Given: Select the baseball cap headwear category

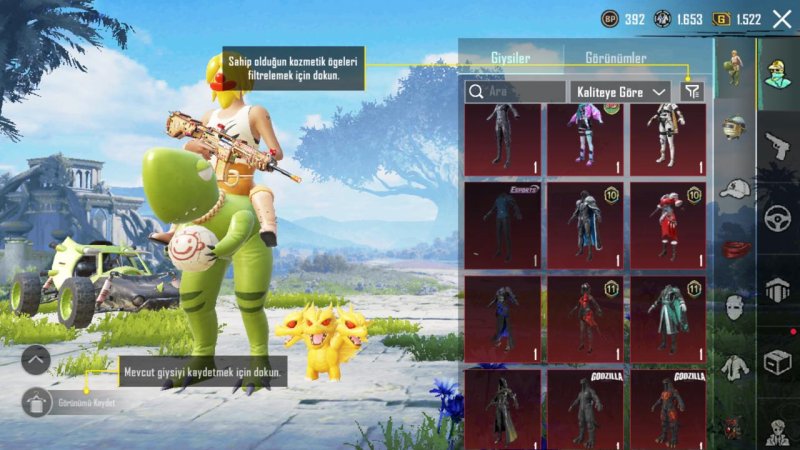Looking at the screenshot, I should [x=734, y=188].
